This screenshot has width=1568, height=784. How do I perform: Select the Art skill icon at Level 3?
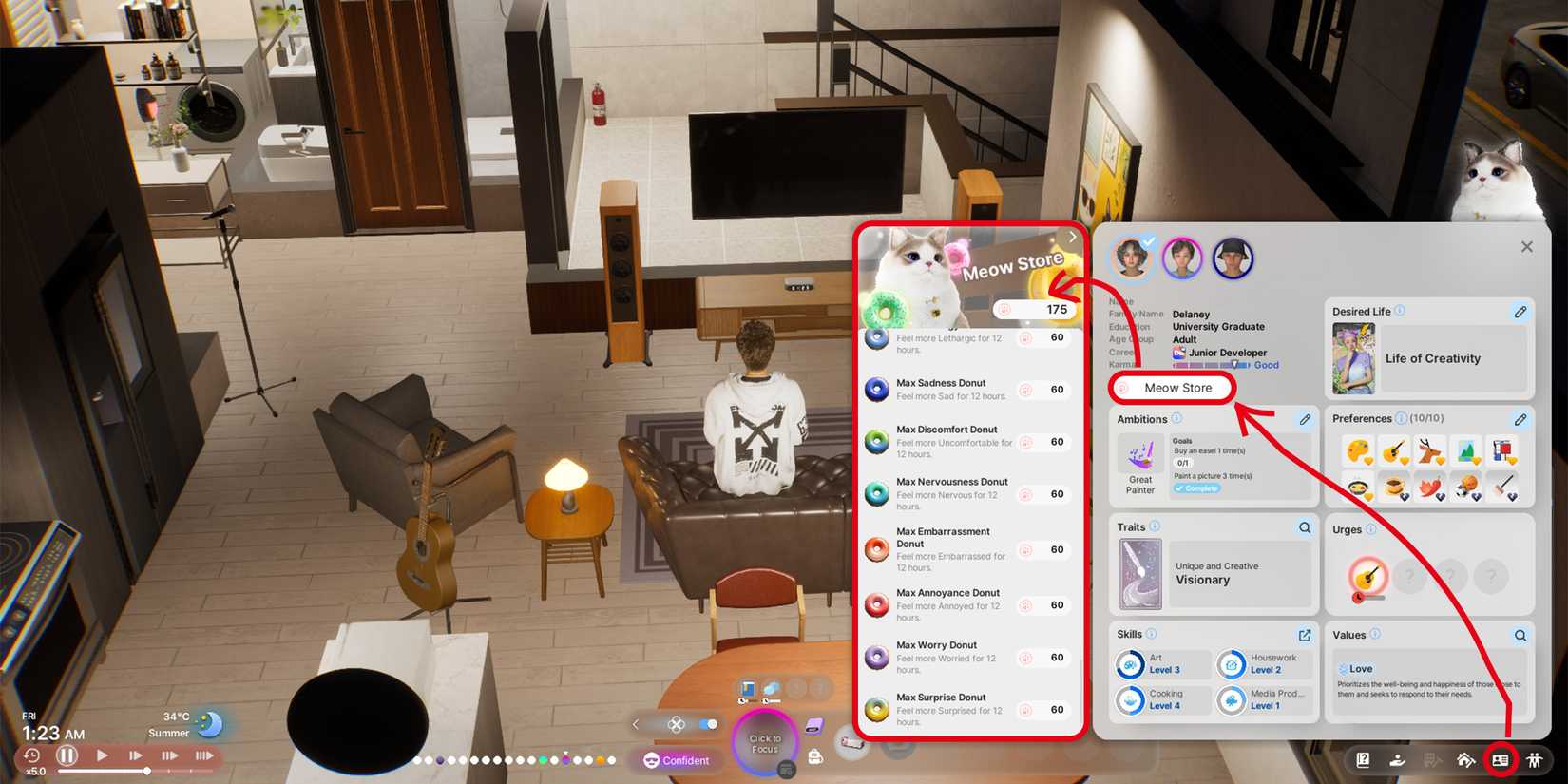1131,665
